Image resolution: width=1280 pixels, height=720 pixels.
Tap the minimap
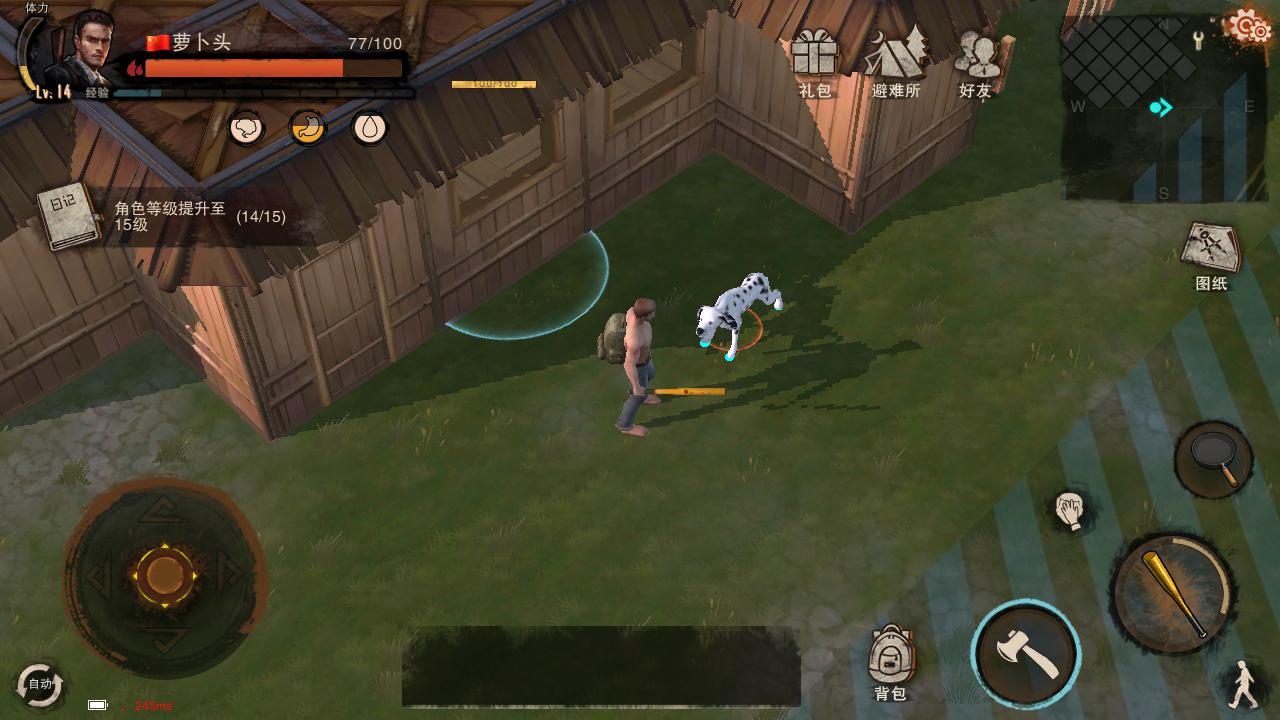click(x=1160, y=108)
